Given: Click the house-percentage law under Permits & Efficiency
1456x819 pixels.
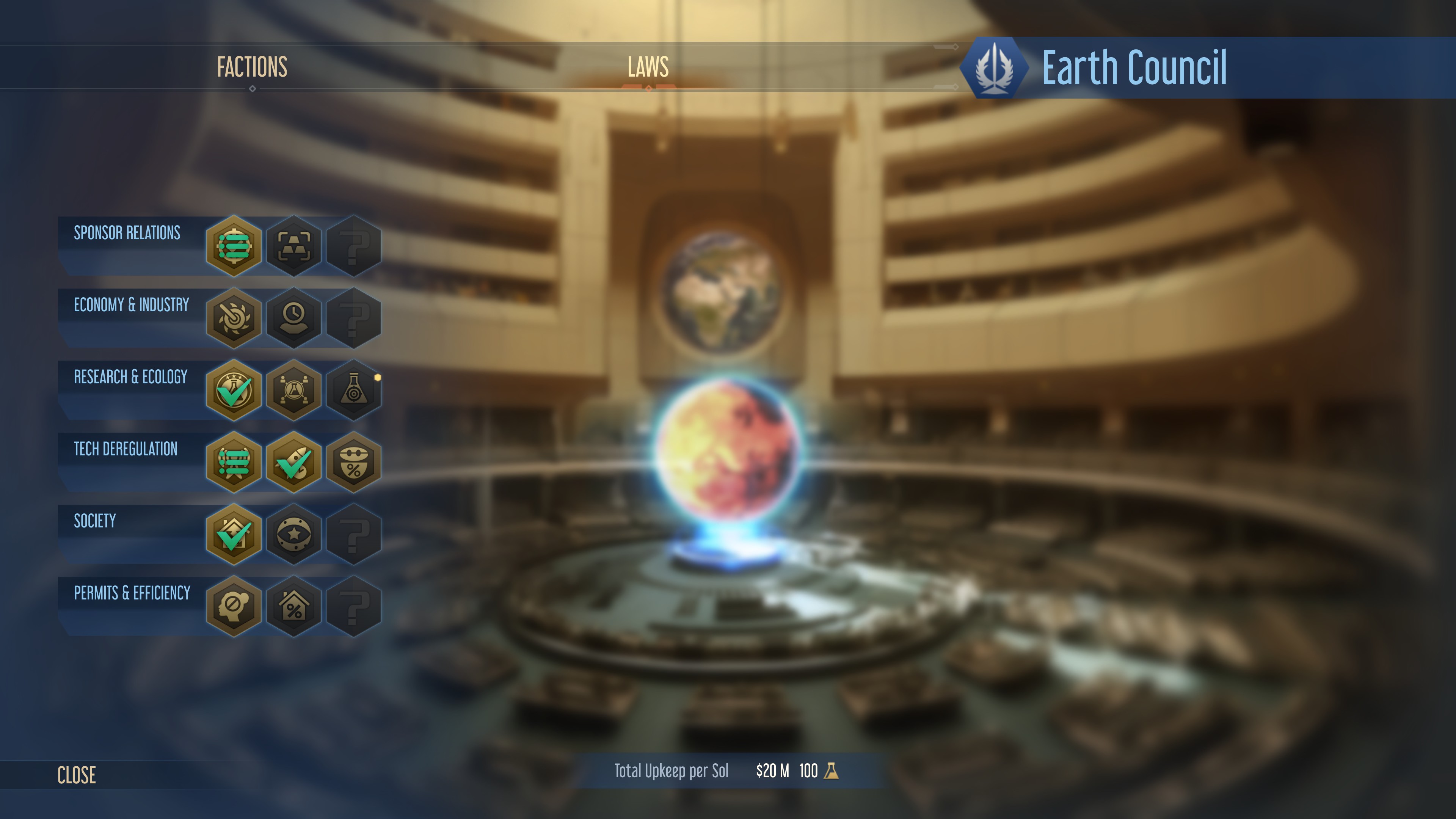Looking at the screenshot, I should (x=293, y=607).
